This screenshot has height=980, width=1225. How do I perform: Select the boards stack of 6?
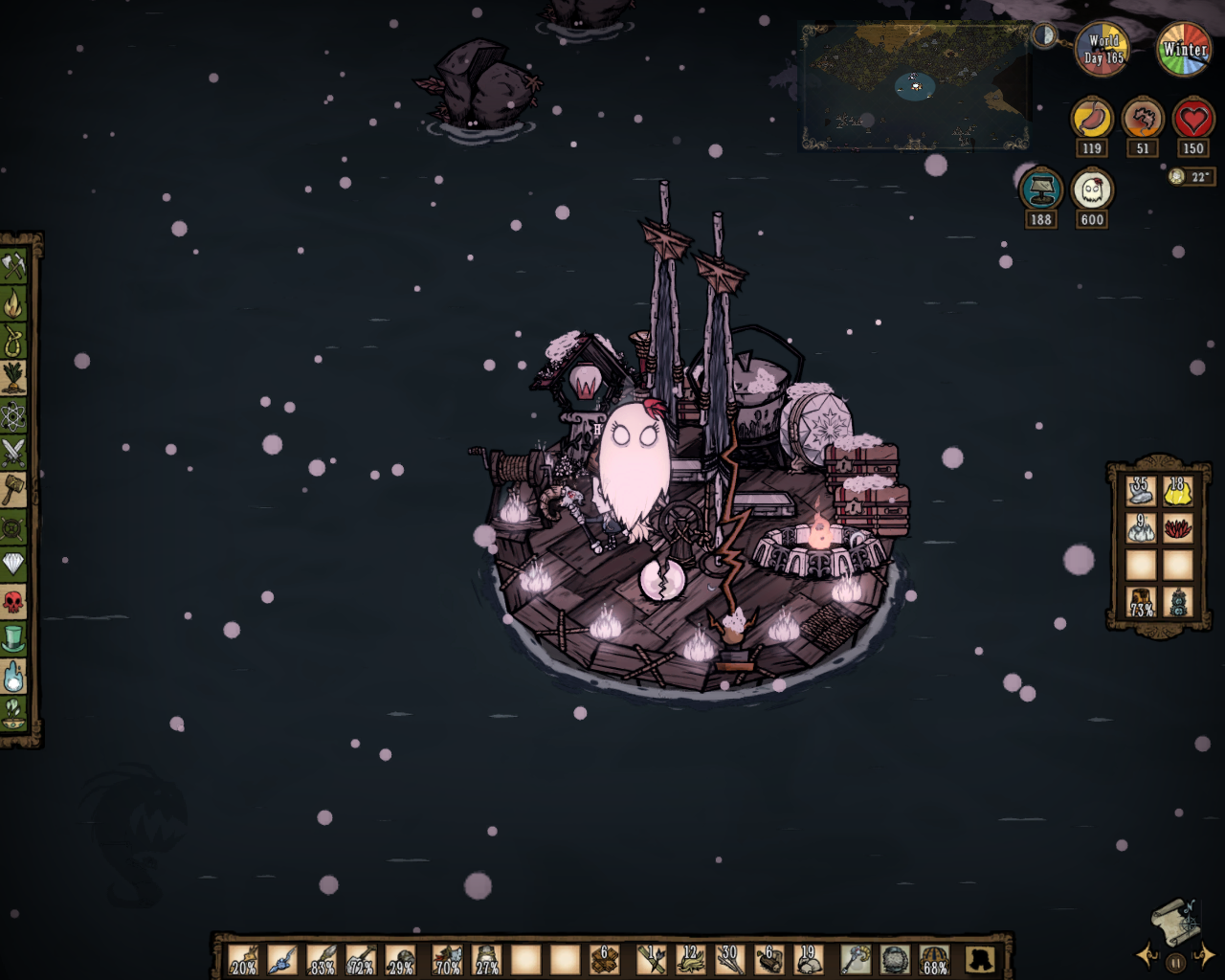point(605,958)
